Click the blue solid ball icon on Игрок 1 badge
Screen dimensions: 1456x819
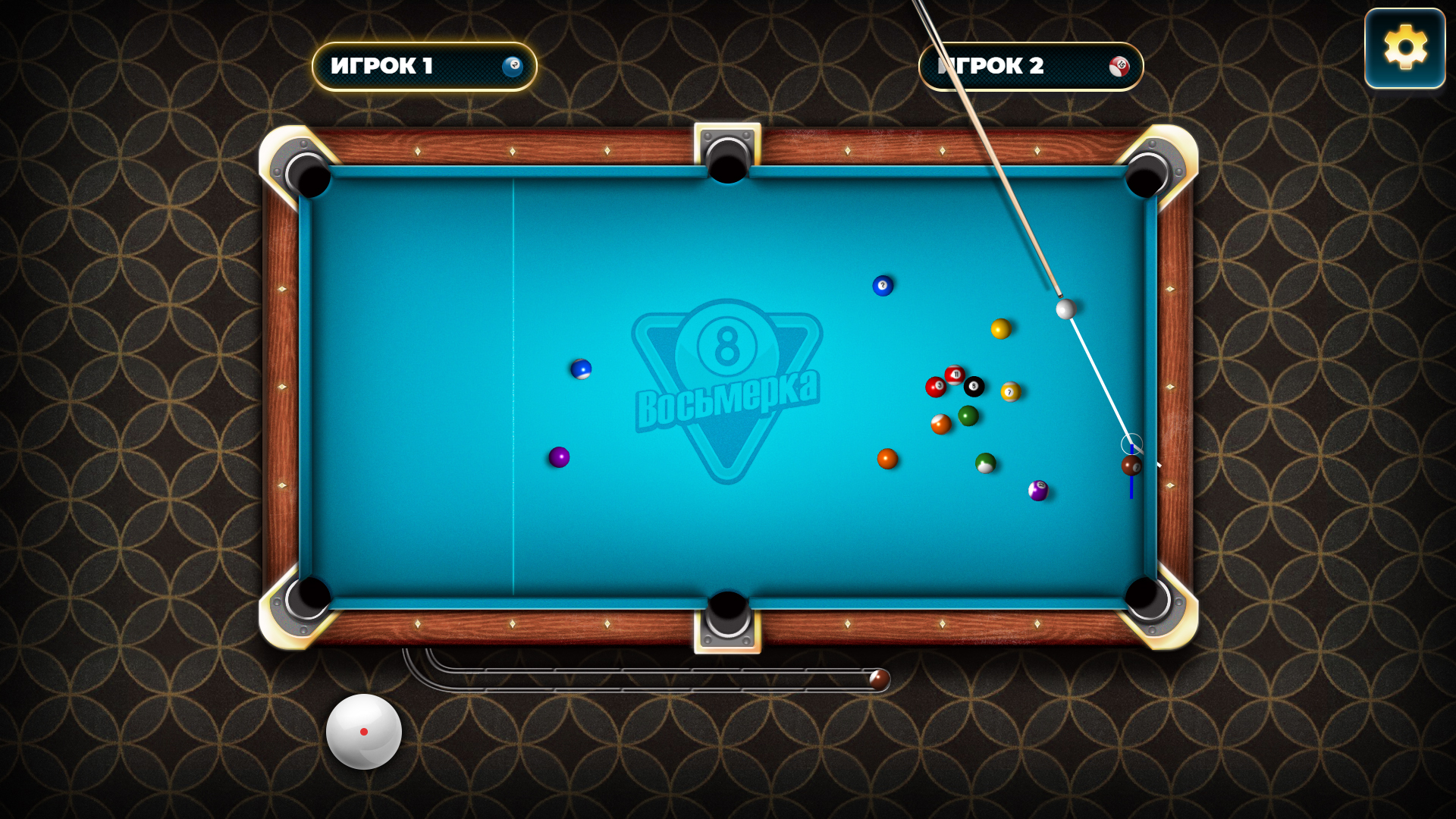point(513,67)
